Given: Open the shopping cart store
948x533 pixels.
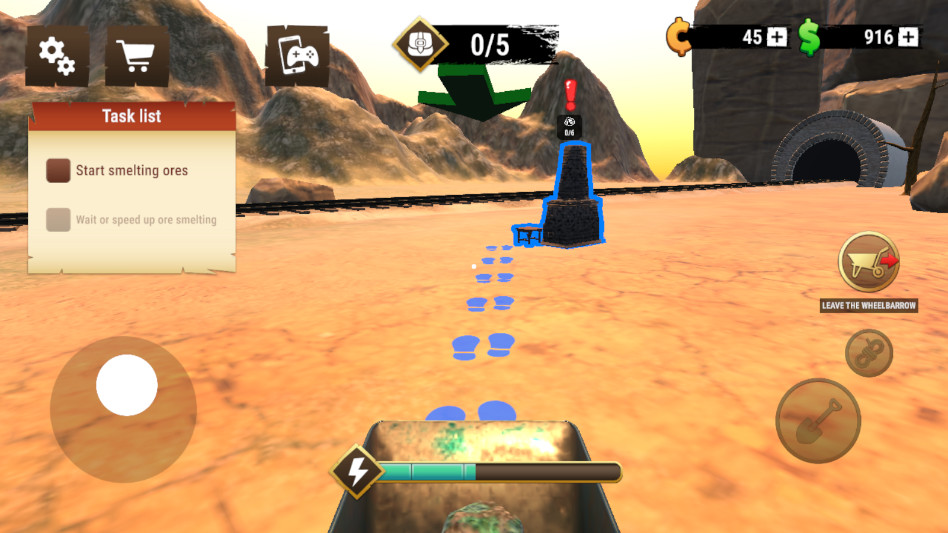Looking at the screenshot, I should pos(136,56).
